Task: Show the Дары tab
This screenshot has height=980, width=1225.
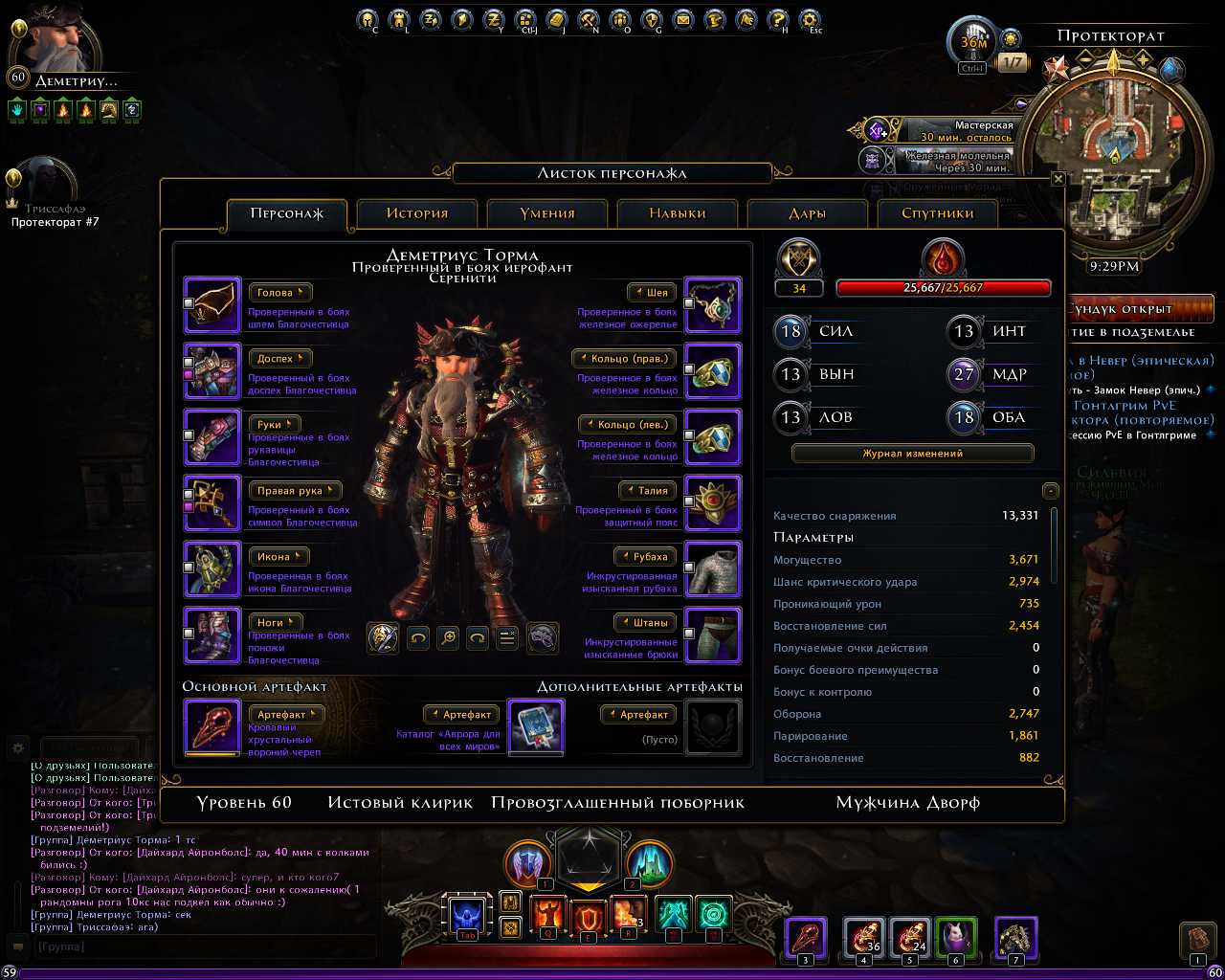Action: [808, 213]
